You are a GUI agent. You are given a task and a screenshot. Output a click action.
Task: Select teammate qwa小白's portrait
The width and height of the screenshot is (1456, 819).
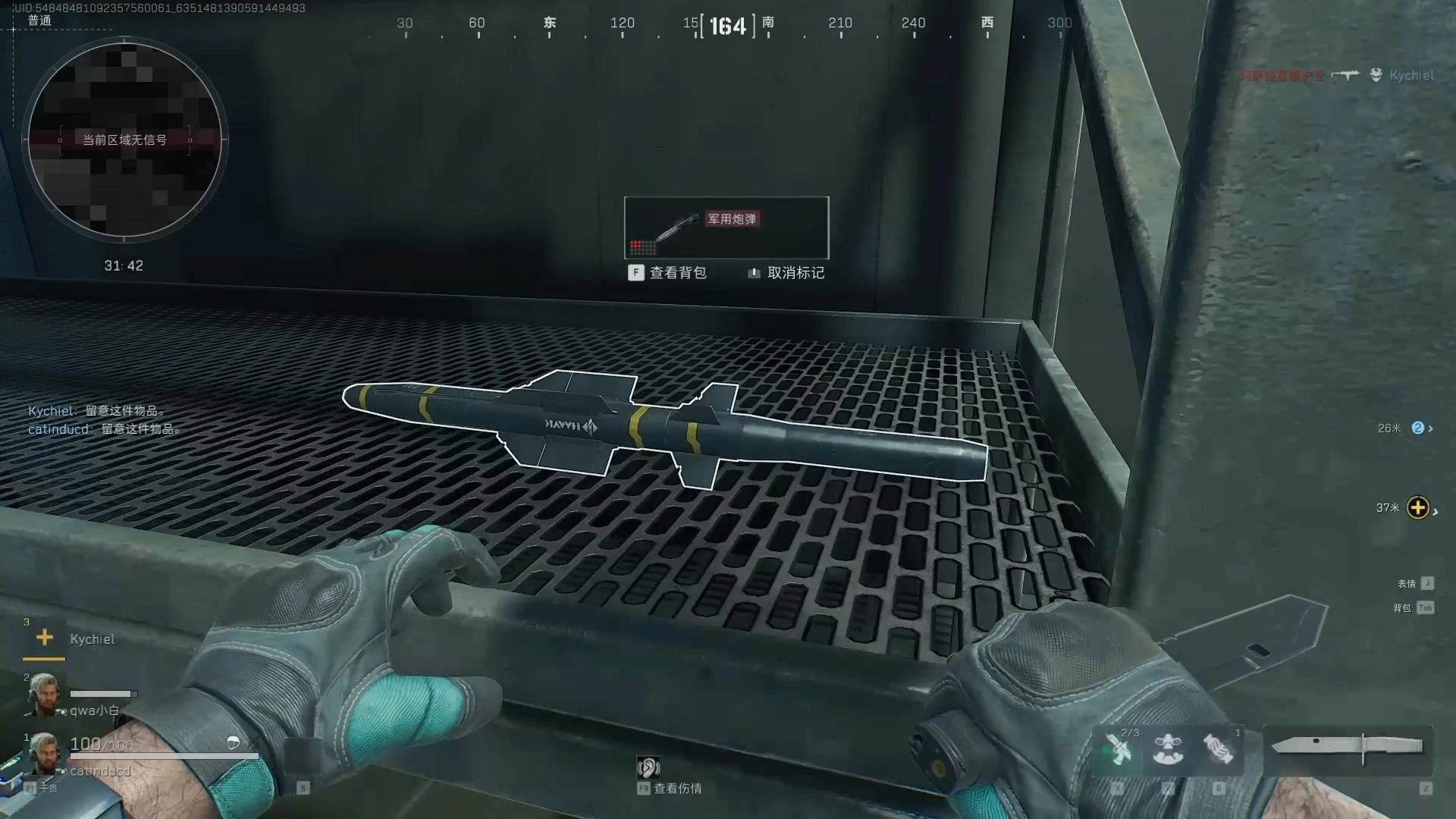(x=42, y=694)
